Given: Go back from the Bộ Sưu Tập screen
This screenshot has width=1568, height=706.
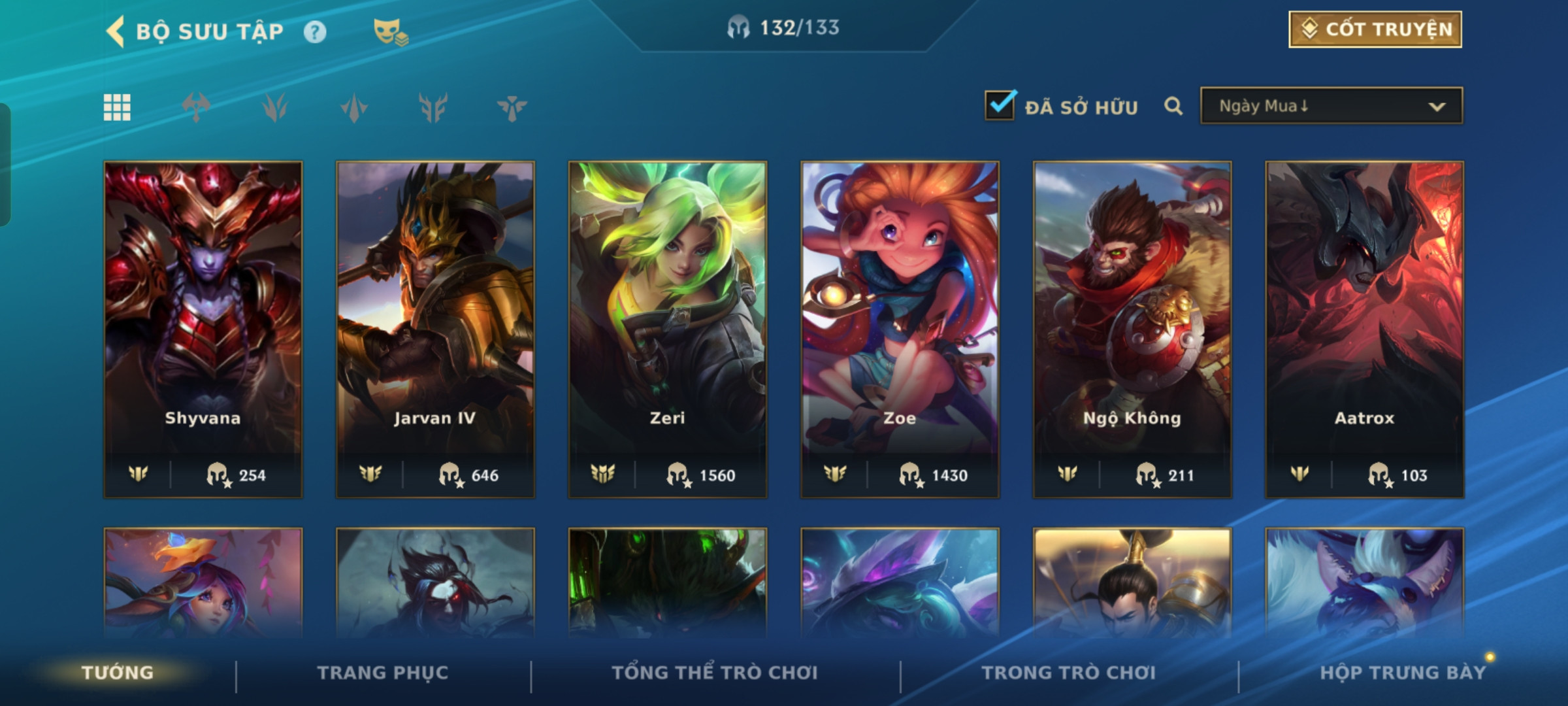Looking at the screenshot, I should [x=116, y=31].
